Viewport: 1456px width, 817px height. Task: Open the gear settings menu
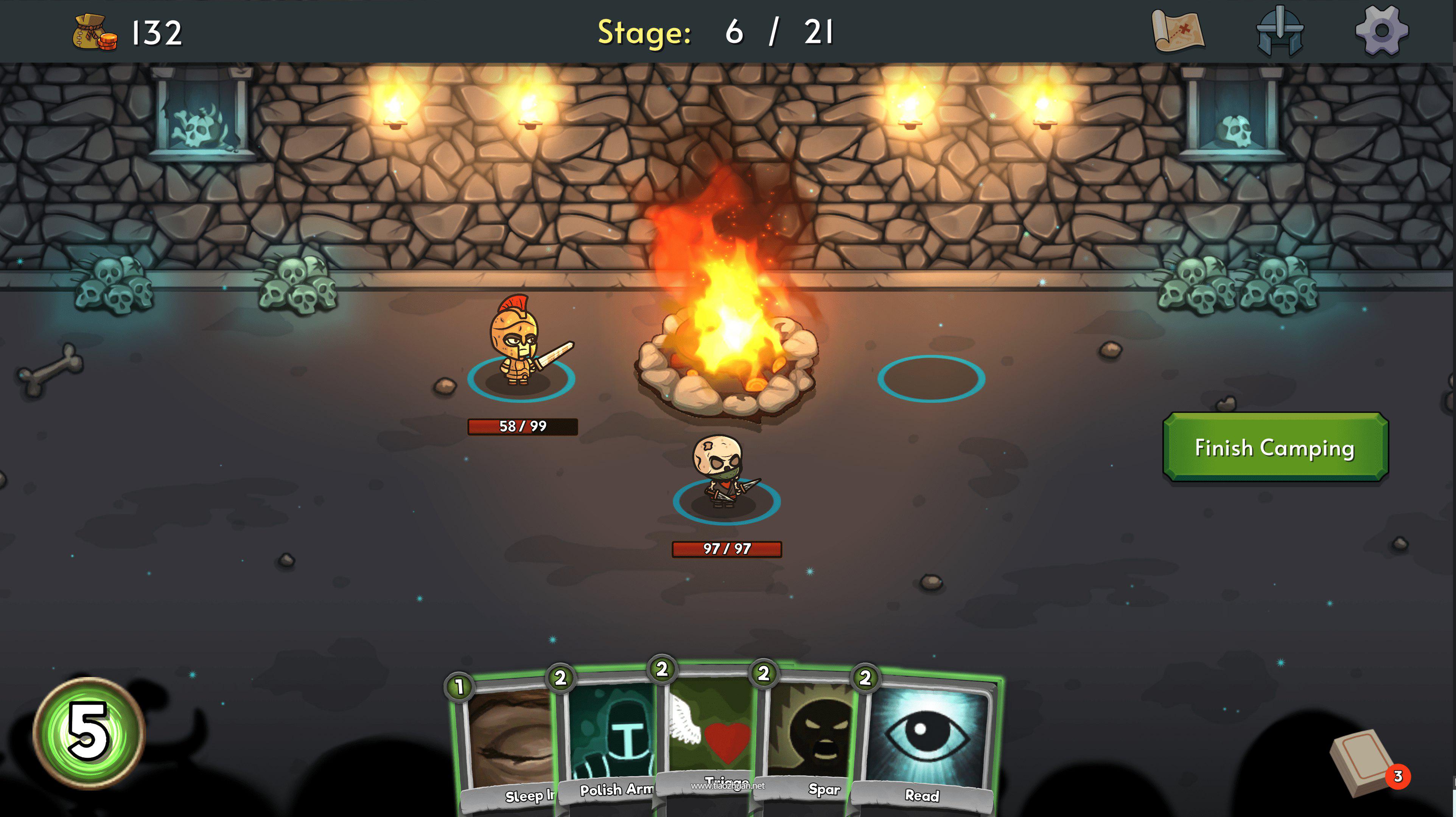point(1381,31)
